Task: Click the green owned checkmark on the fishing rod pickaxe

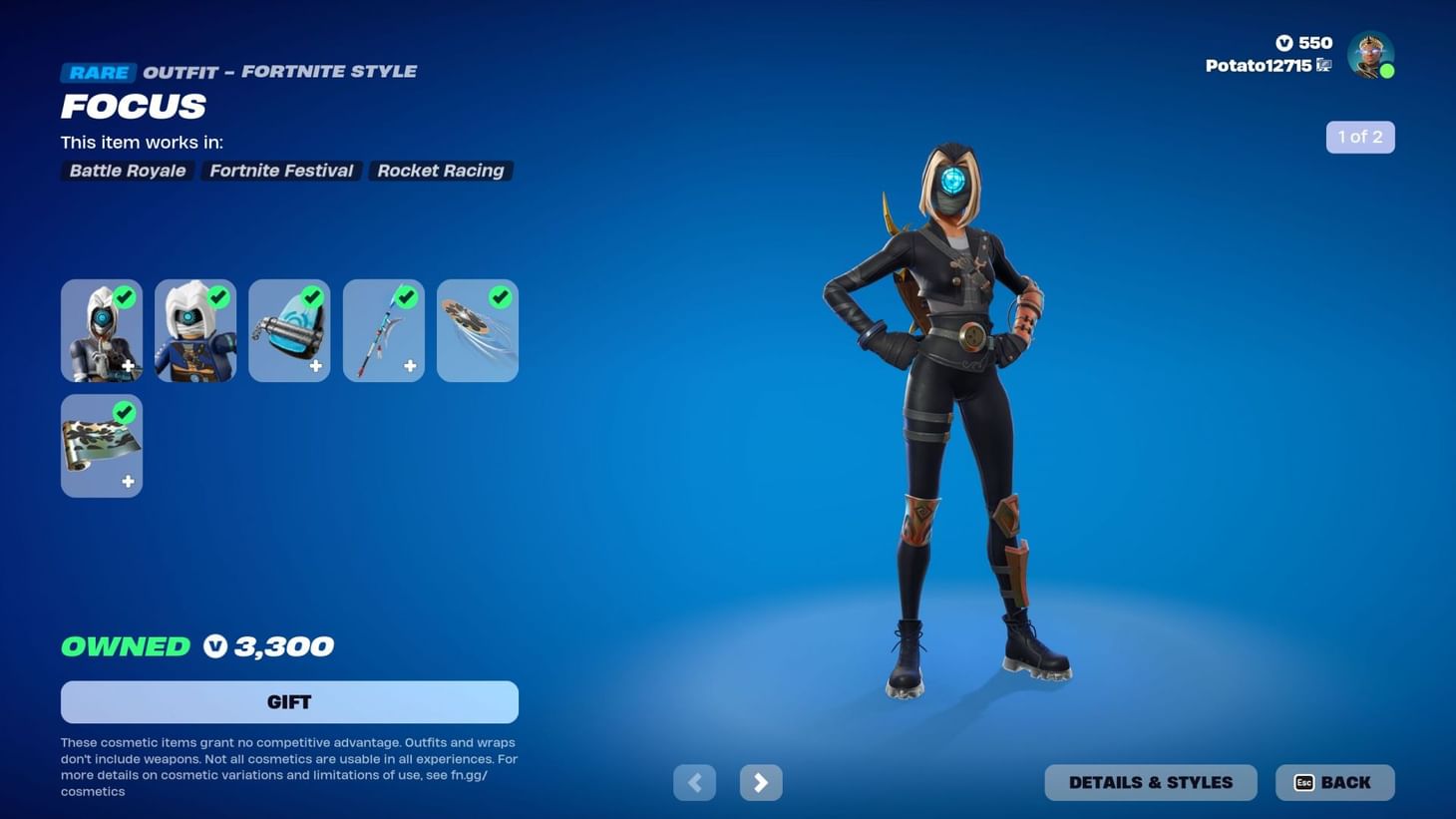Action: tap(405, 297)
